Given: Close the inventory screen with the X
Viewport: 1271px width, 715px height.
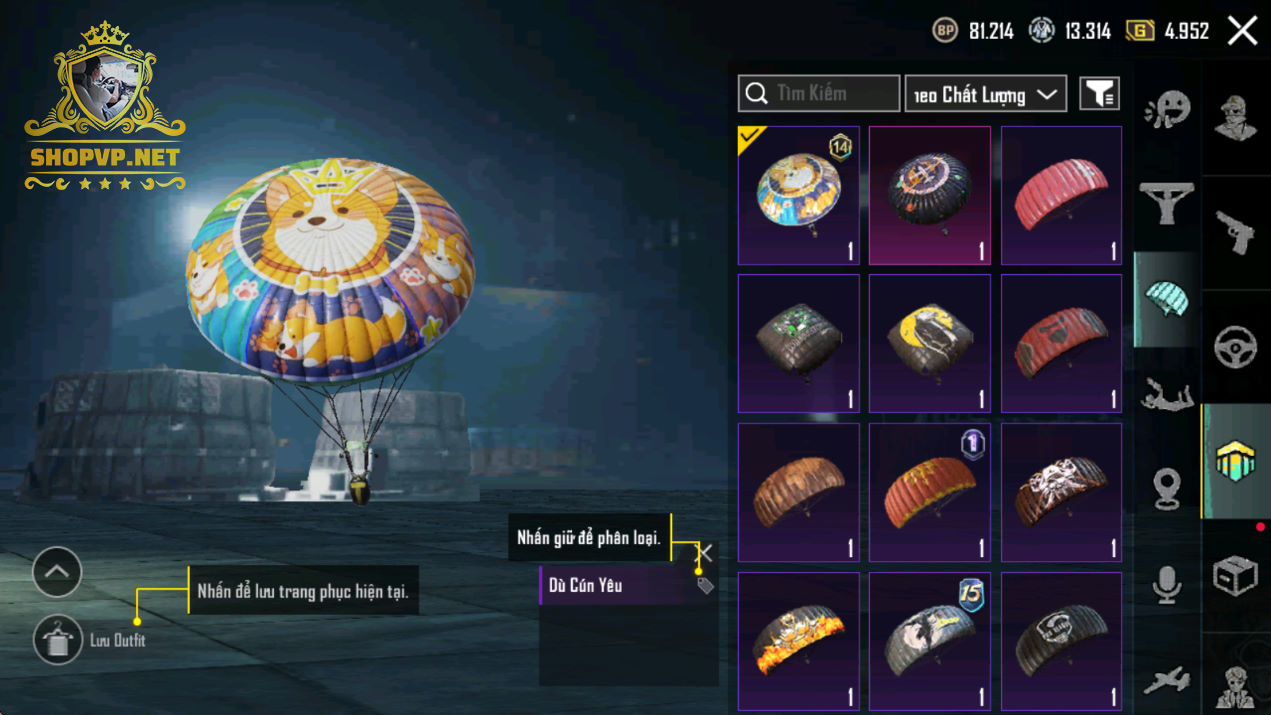Looking at the screenshot, I should click(1242, 31).
